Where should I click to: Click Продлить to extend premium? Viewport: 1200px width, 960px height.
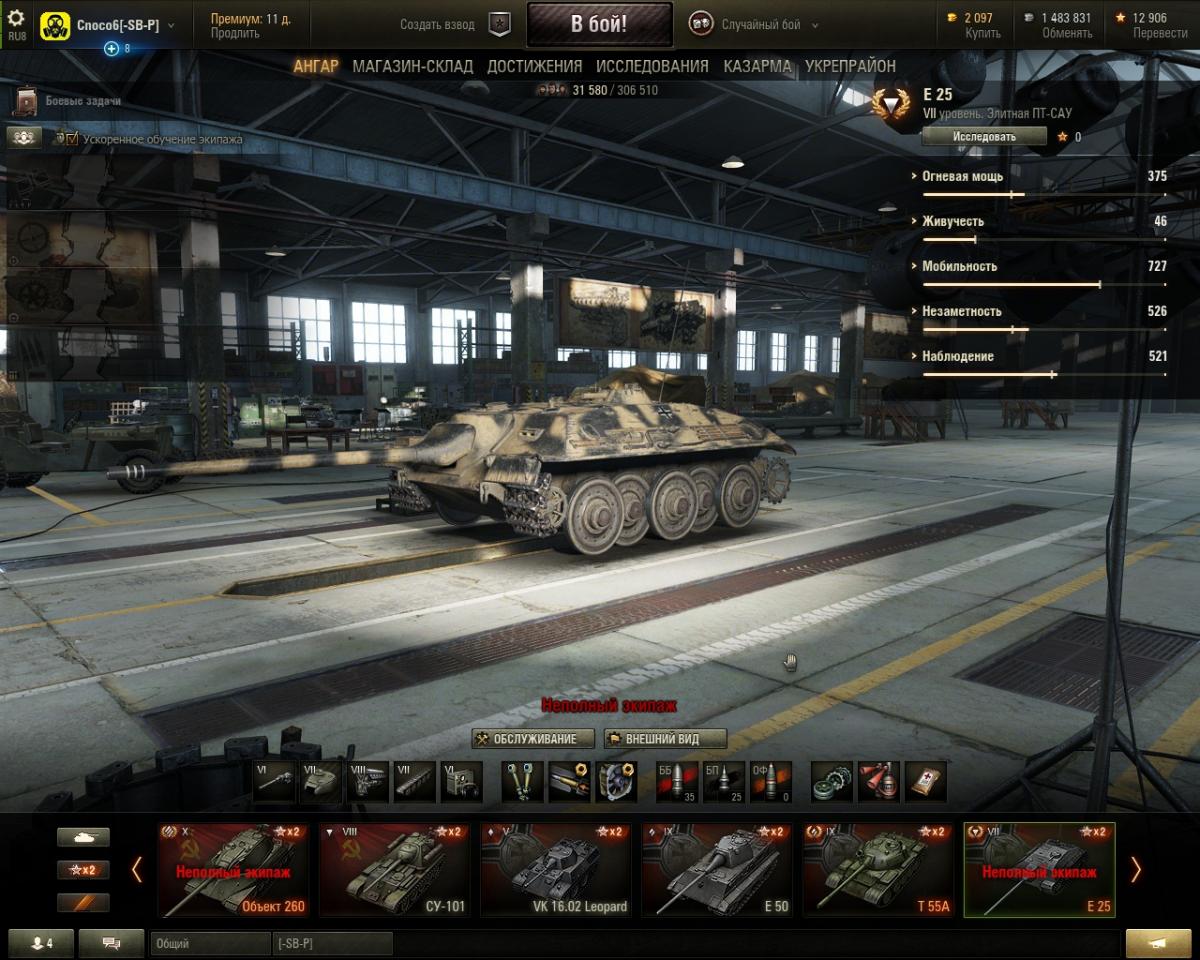(x=234, y=33)
